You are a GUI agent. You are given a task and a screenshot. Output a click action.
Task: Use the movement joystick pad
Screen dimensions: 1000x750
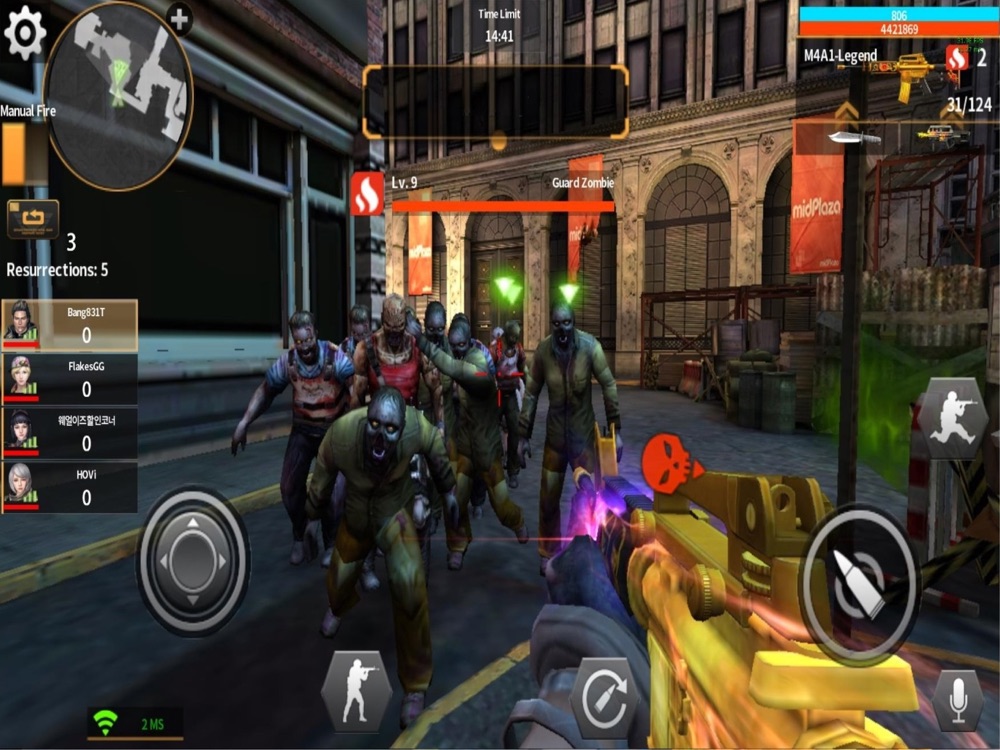pos(192,561)
